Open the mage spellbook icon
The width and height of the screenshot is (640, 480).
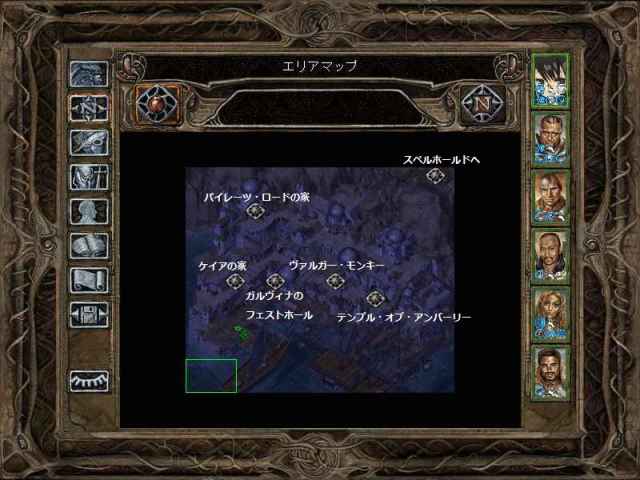click(x=88, y=246)
